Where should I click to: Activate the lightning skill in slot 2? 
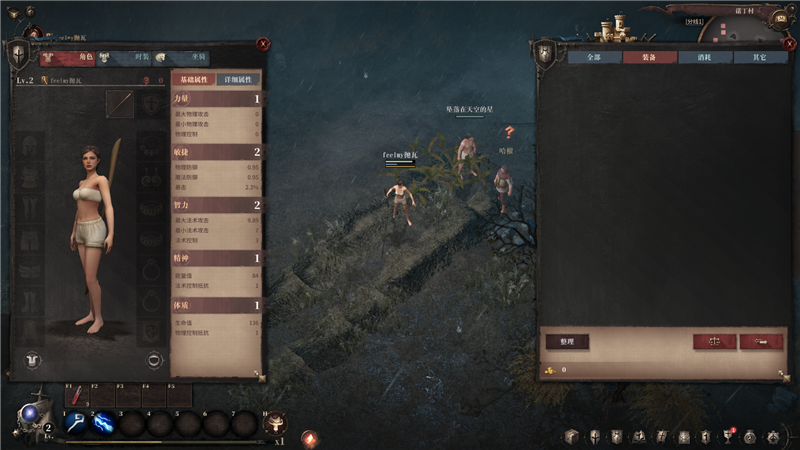click(103, 423)
